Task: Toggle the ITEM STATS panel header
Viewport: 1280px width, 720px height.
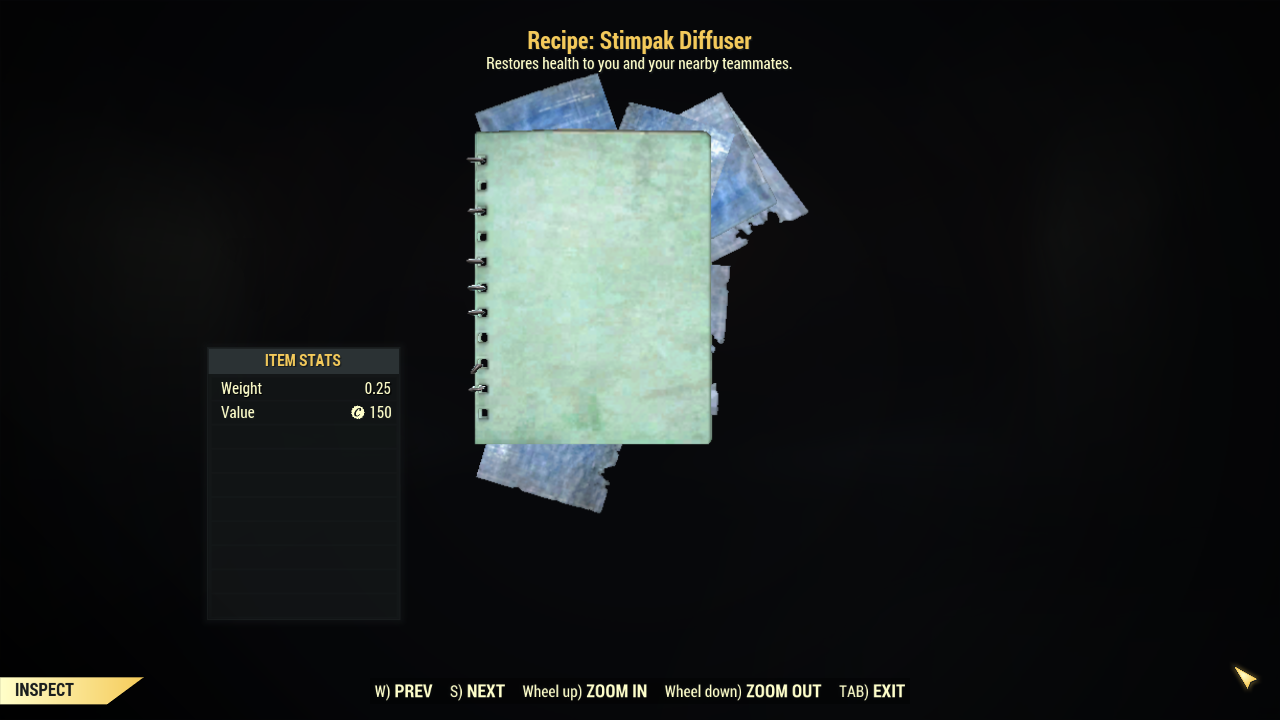Action: coord(303,360)
